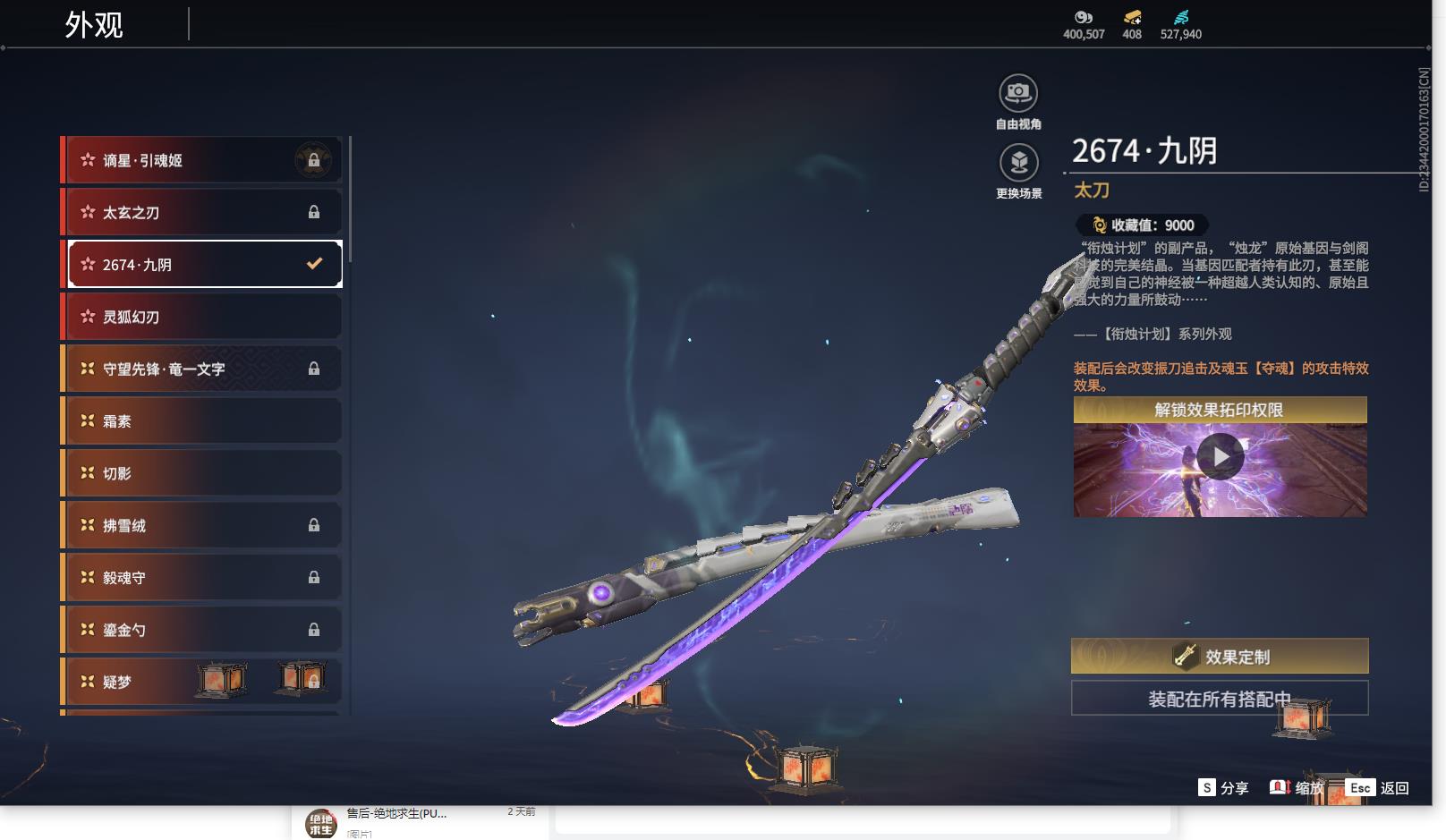Play the skin effect preview video
Screen dimensions: 1446x840
pos(1221,457)
